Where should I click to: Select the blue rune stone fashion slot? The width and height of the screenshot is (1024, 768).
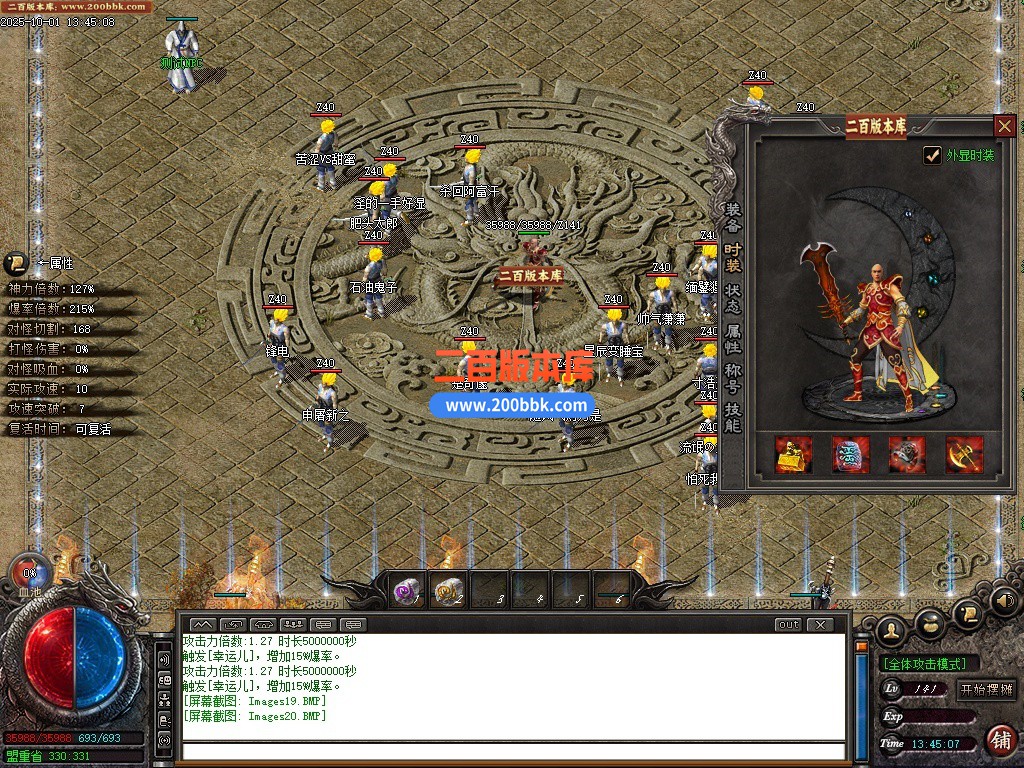[851, 454]
